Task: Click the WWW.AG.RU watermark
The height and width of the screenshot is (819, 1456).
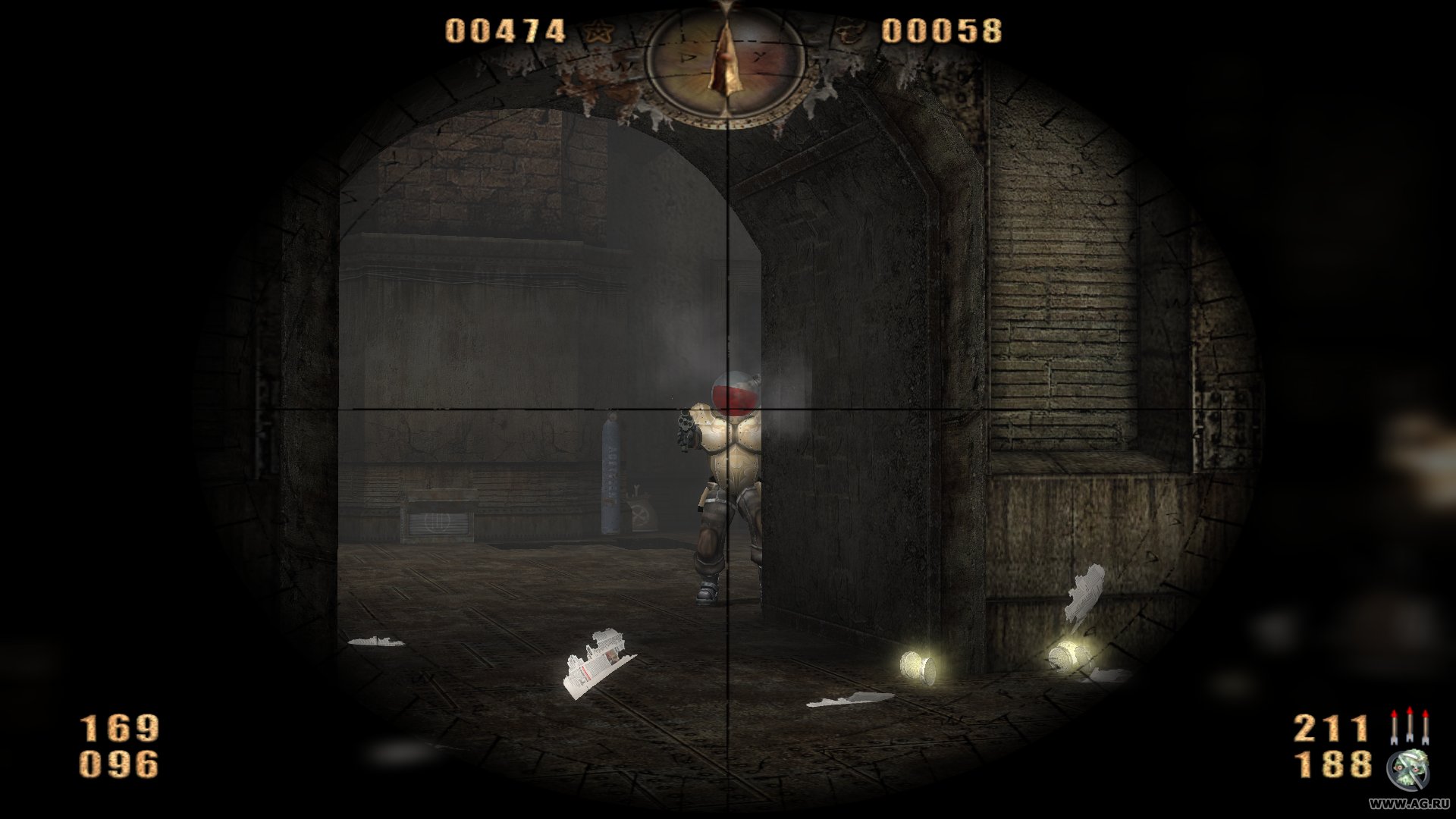Action: tap(1408, 805)
